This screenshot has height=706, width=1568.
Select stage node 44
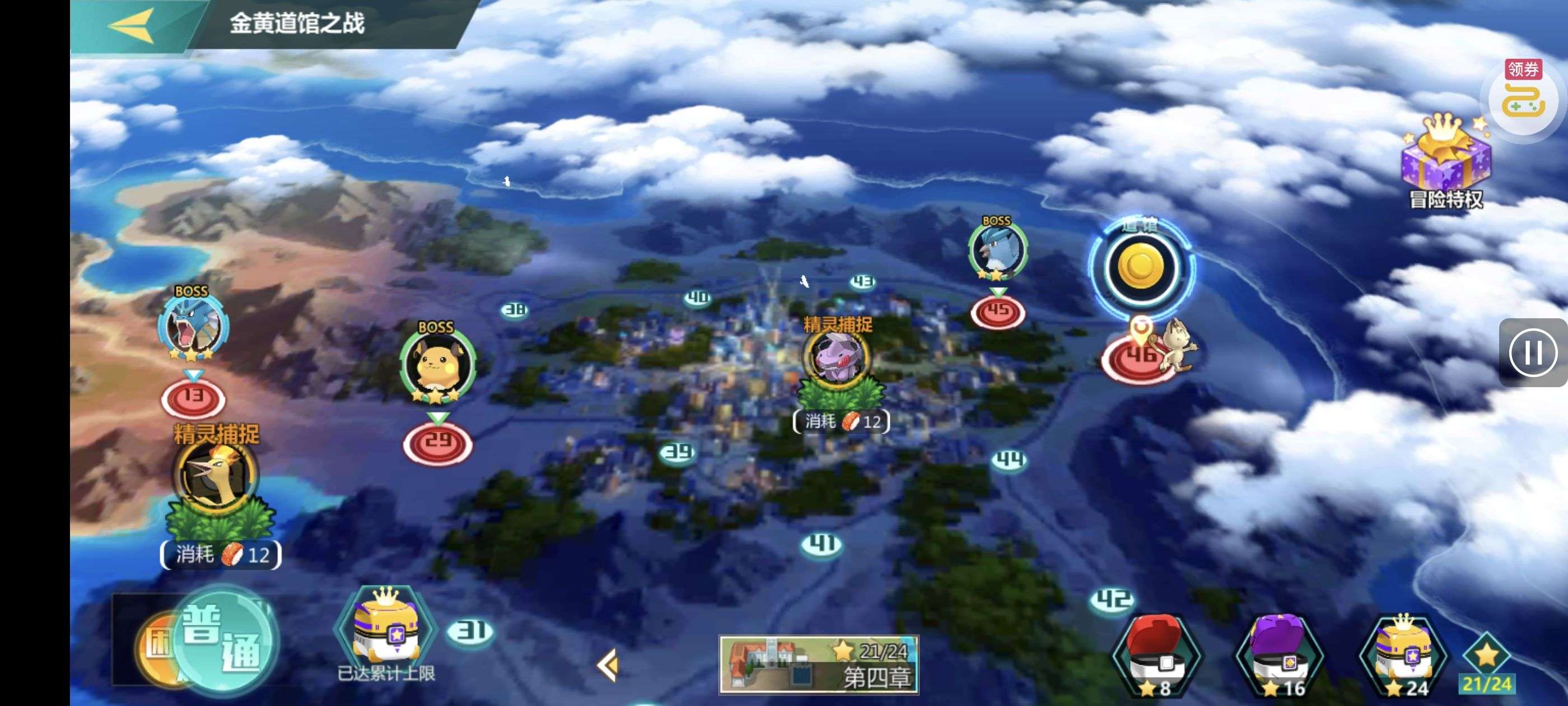(1009, 460)
